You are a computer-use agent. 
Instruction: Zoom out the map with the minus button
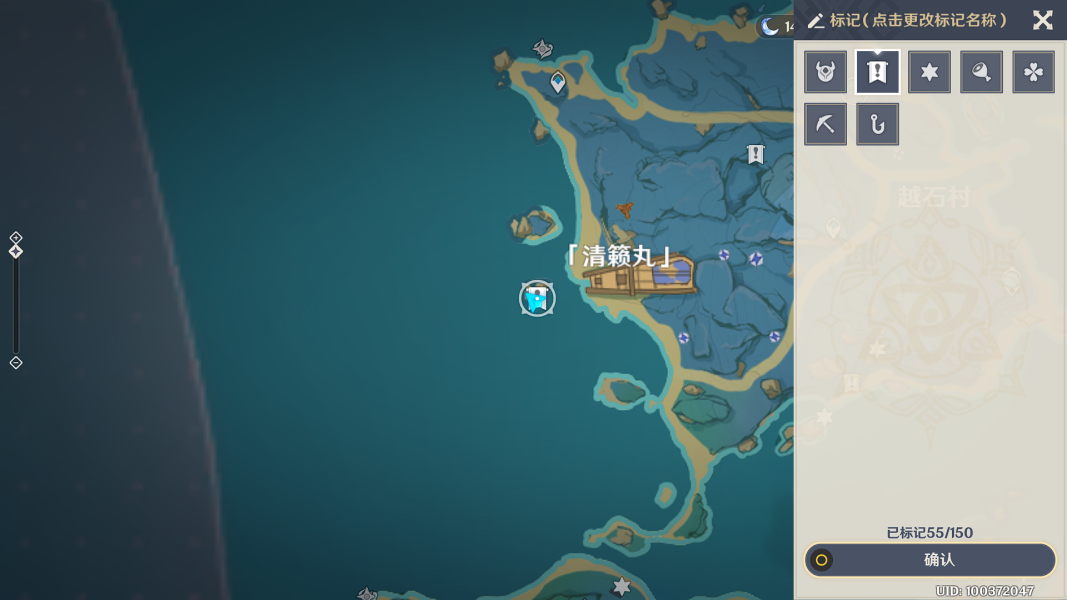(x=16, y=363)
